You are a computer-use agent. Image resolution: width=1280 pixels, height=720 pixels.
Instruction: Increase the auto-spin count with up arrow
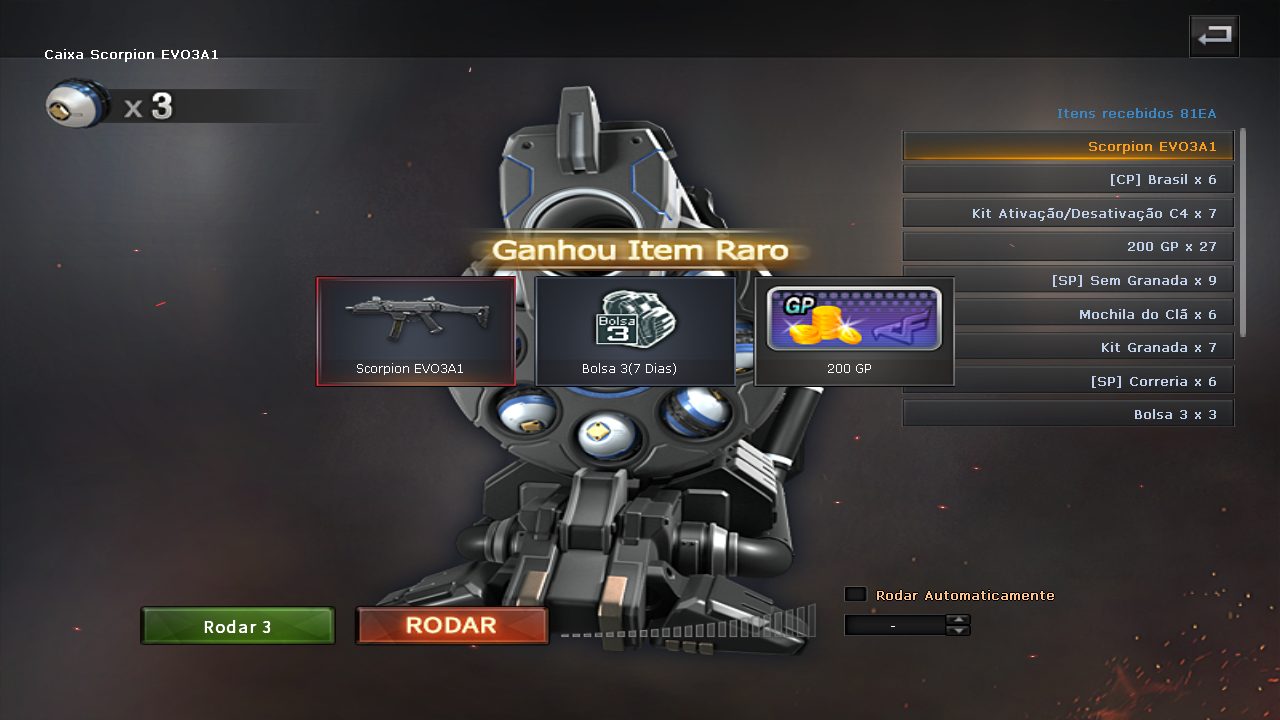pos(958,620)
